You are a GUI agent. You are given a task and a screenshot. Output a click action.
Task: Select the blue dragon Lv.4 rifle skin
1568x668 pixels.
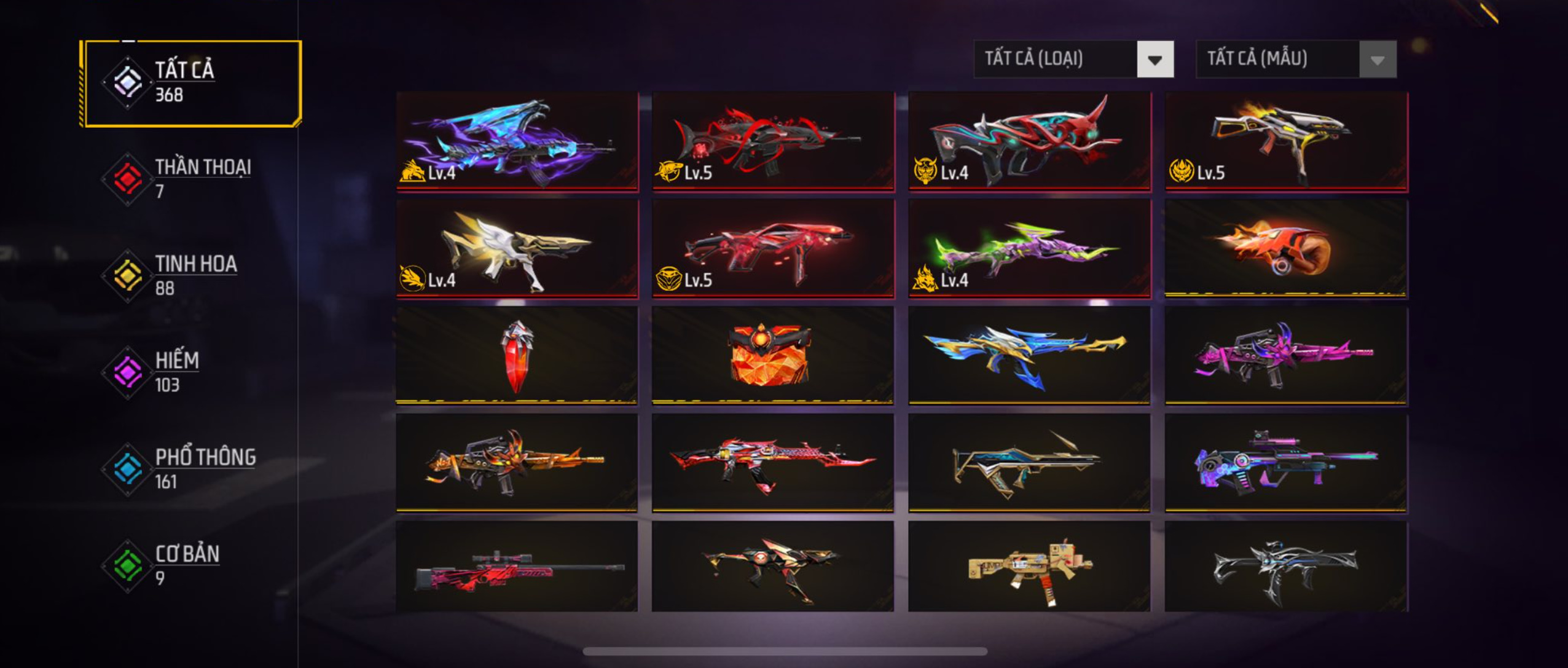[x=517, y=141]
